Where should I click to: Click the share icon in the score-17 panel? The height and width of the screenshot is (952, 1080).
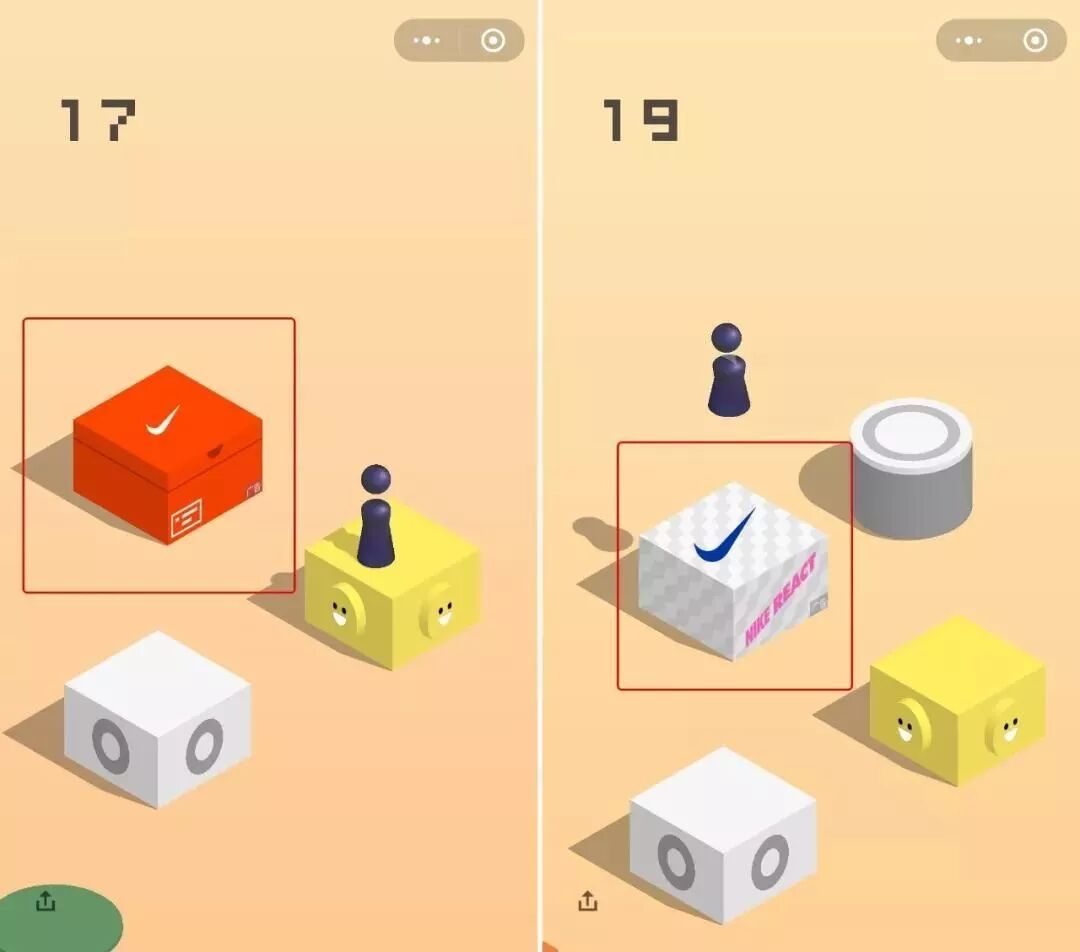coord(45,901)
